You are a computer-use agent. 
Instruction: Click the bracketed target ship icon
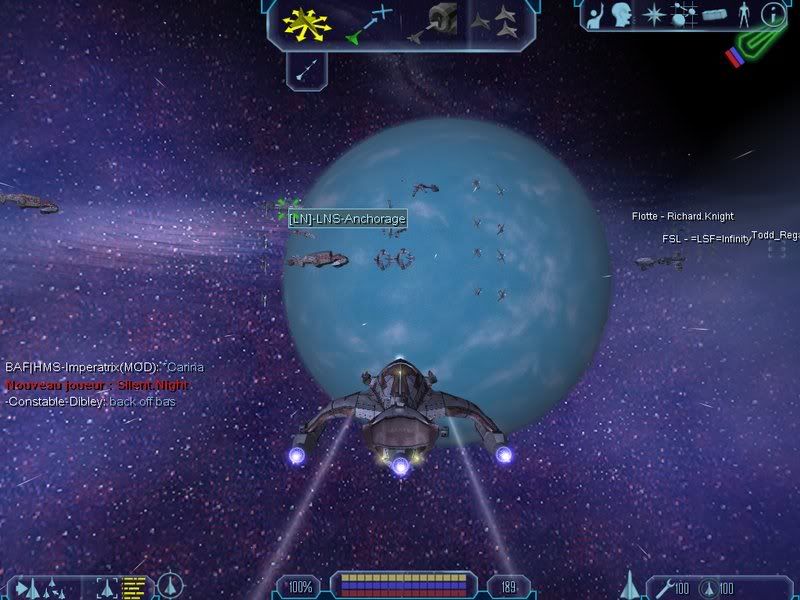106,587
